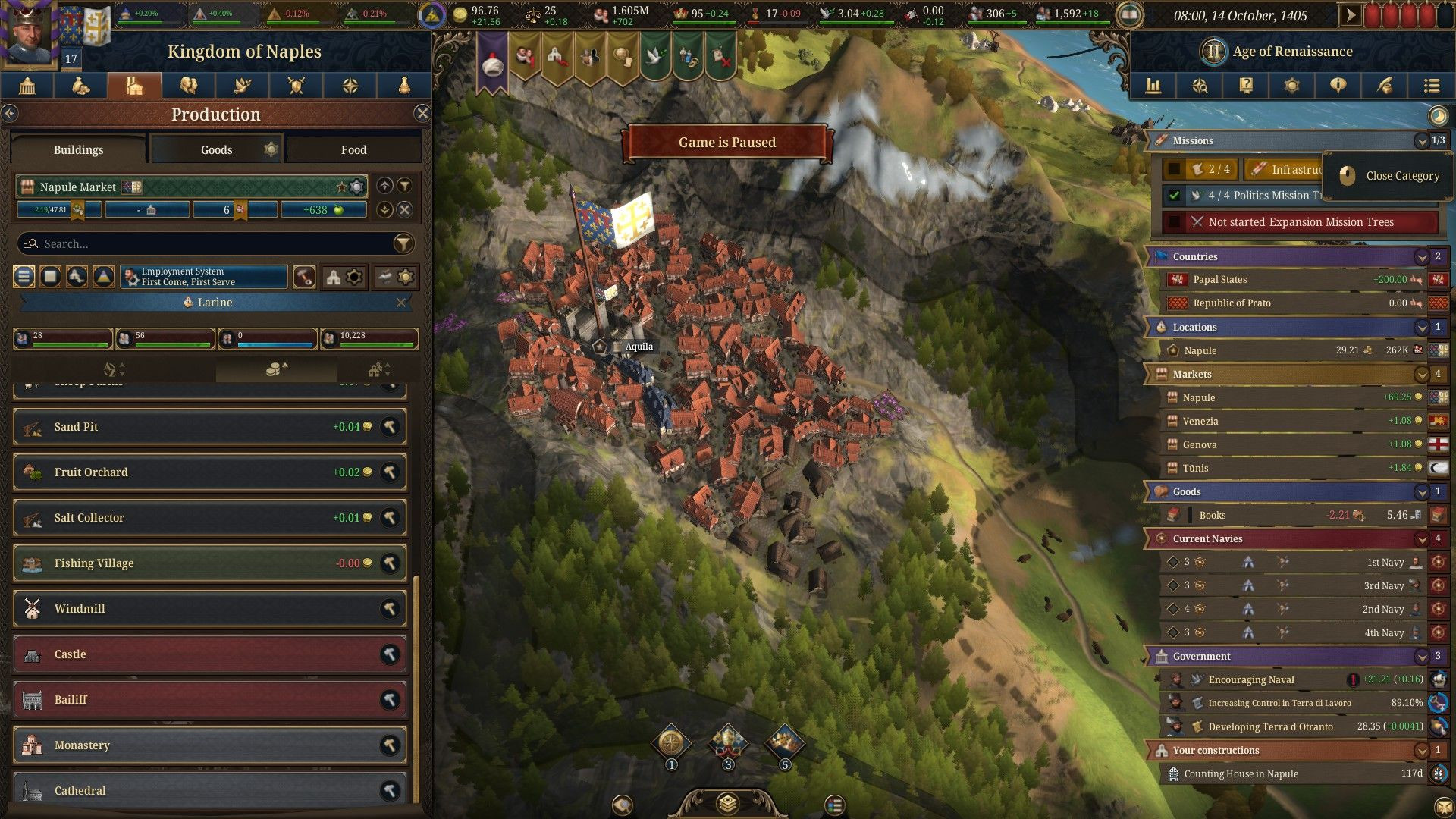This screenshot has height=819, width=1456.
Task: Open the Papal States country entry
Action: [1289, 280]
